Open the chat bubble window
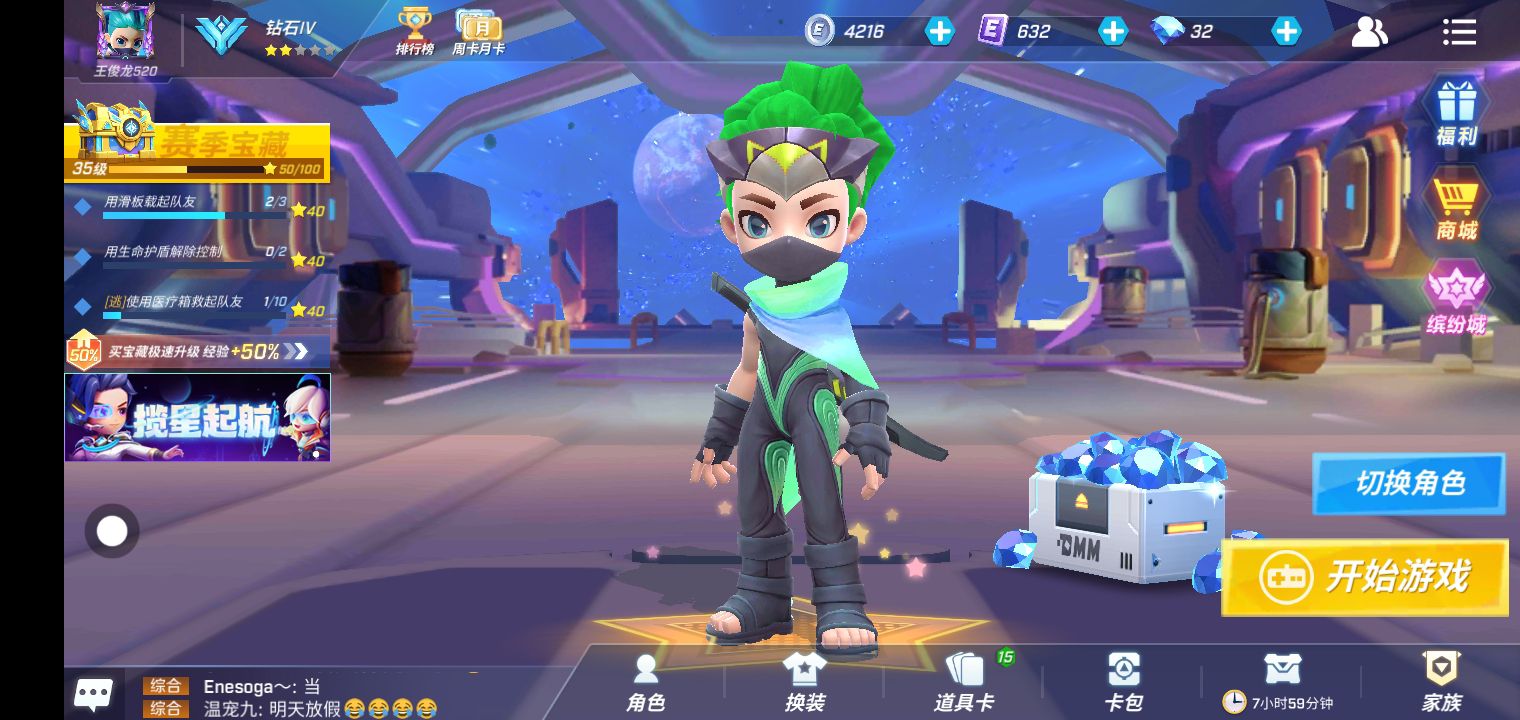Image resolution: width=1520 pixels, height=720 pixels. [94, 693]
